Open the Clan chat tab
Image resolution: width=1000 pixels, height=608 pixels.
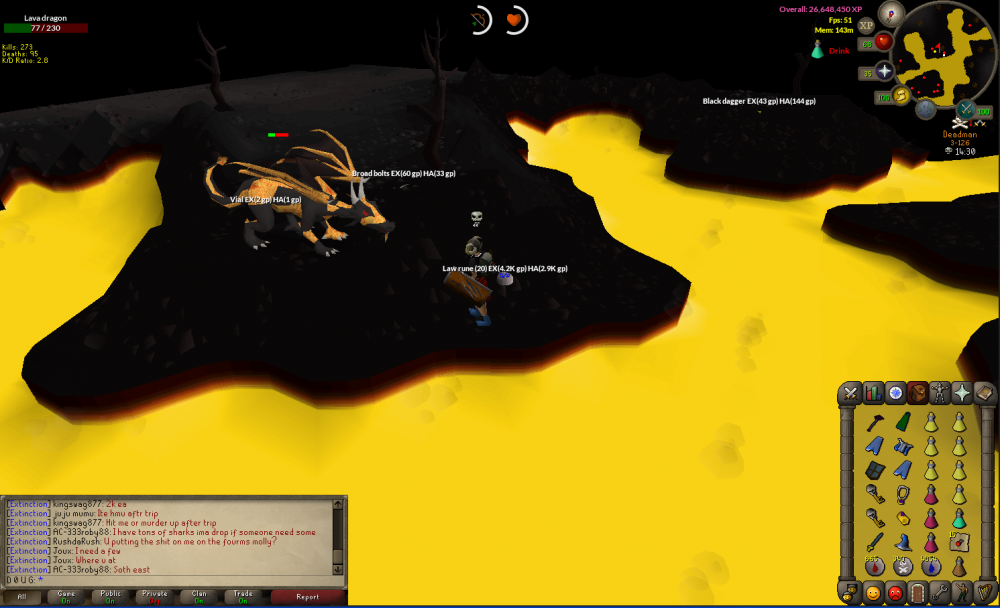198,597
